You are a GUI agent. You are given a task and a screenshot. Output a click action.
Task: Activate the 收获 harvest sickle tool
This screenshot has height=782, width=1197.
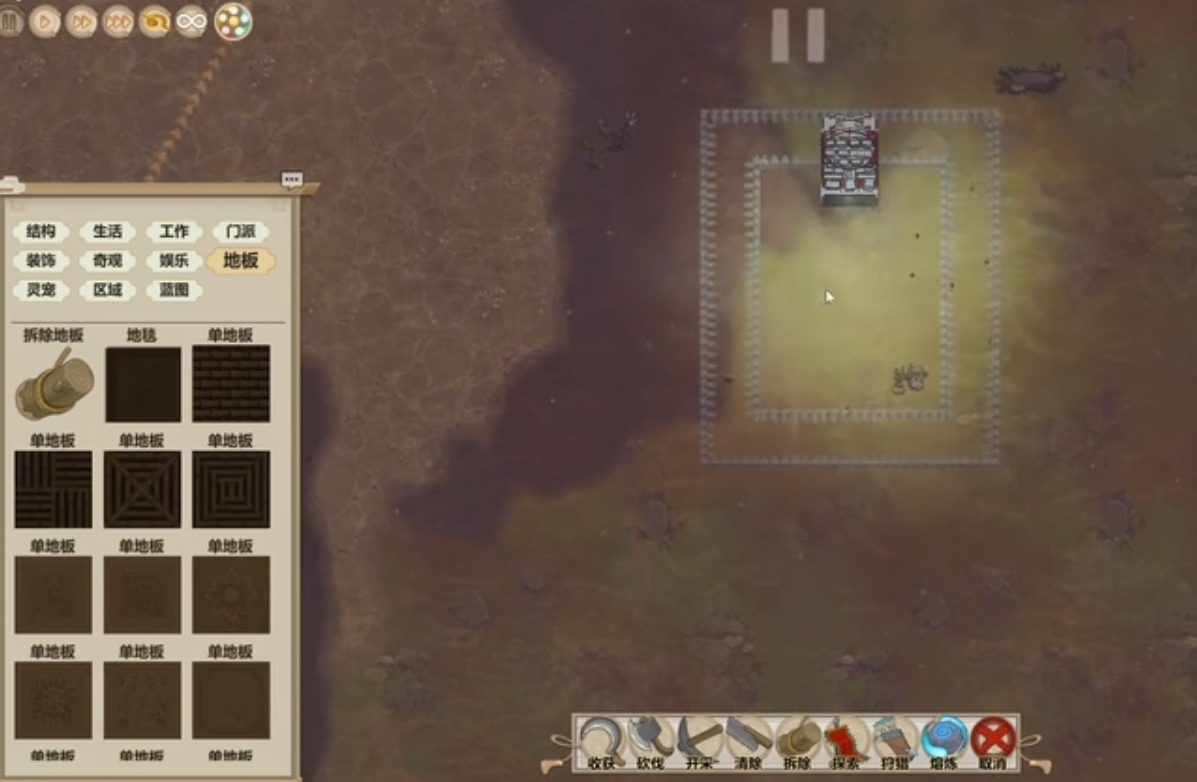point(602,741)
